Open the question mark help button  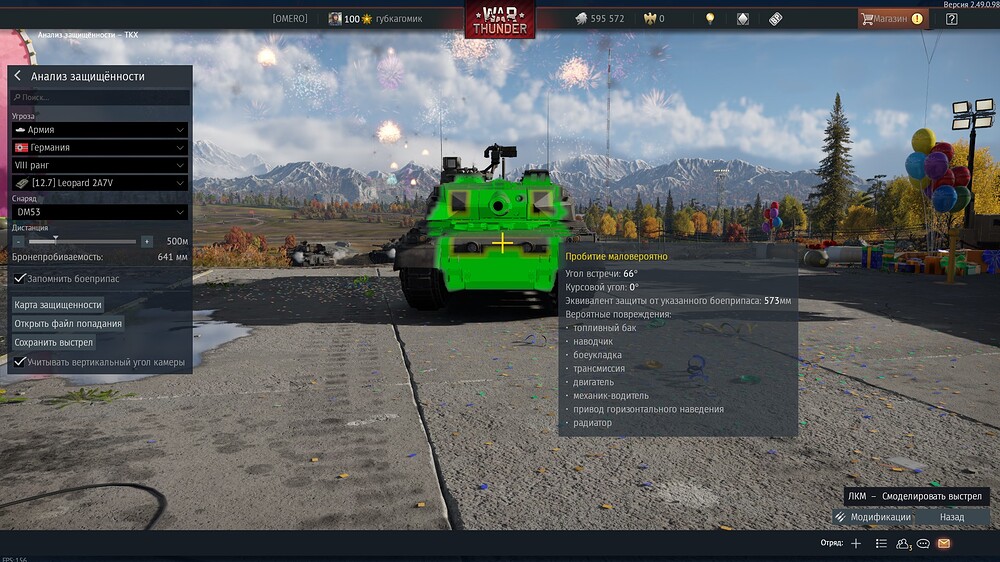[x=951, y=18]
